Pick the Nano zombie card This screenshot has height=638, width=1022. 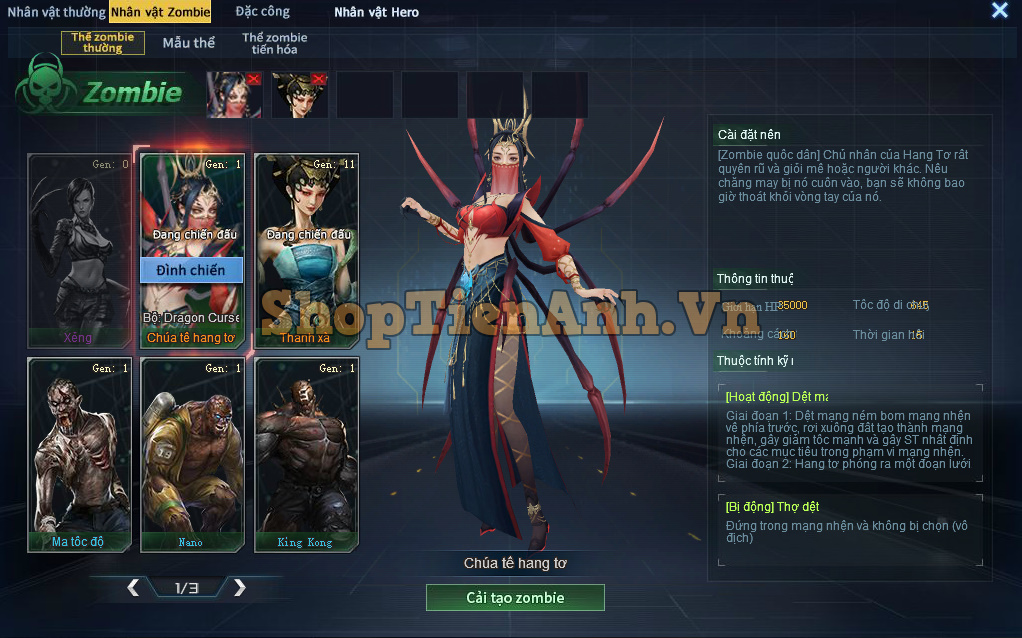click(192, 455)
